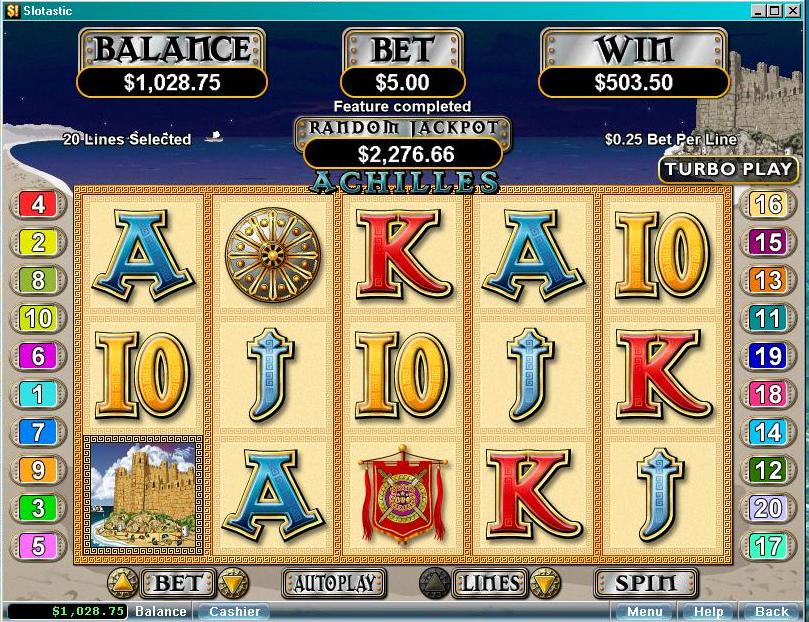The width and height of the screenshot is (809, 622).
Task: Decrease bet with the down arrow beside BET
Action: [231, 582]
